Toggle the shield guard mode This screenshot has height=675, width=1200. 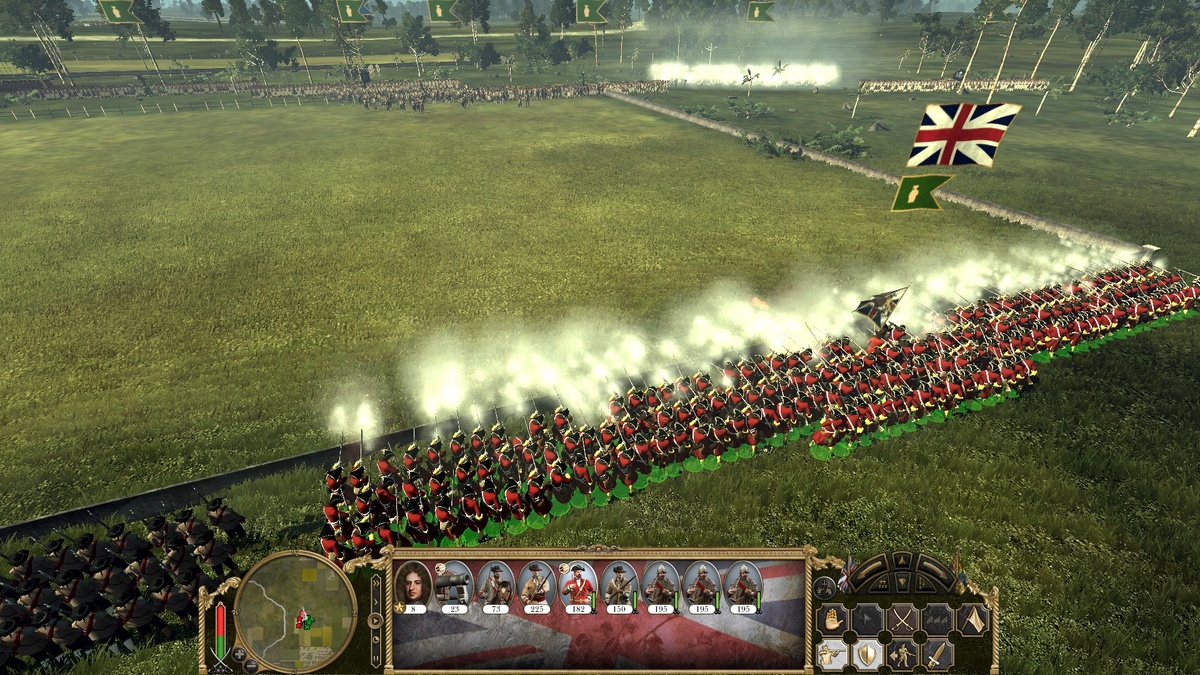[867, 655]
